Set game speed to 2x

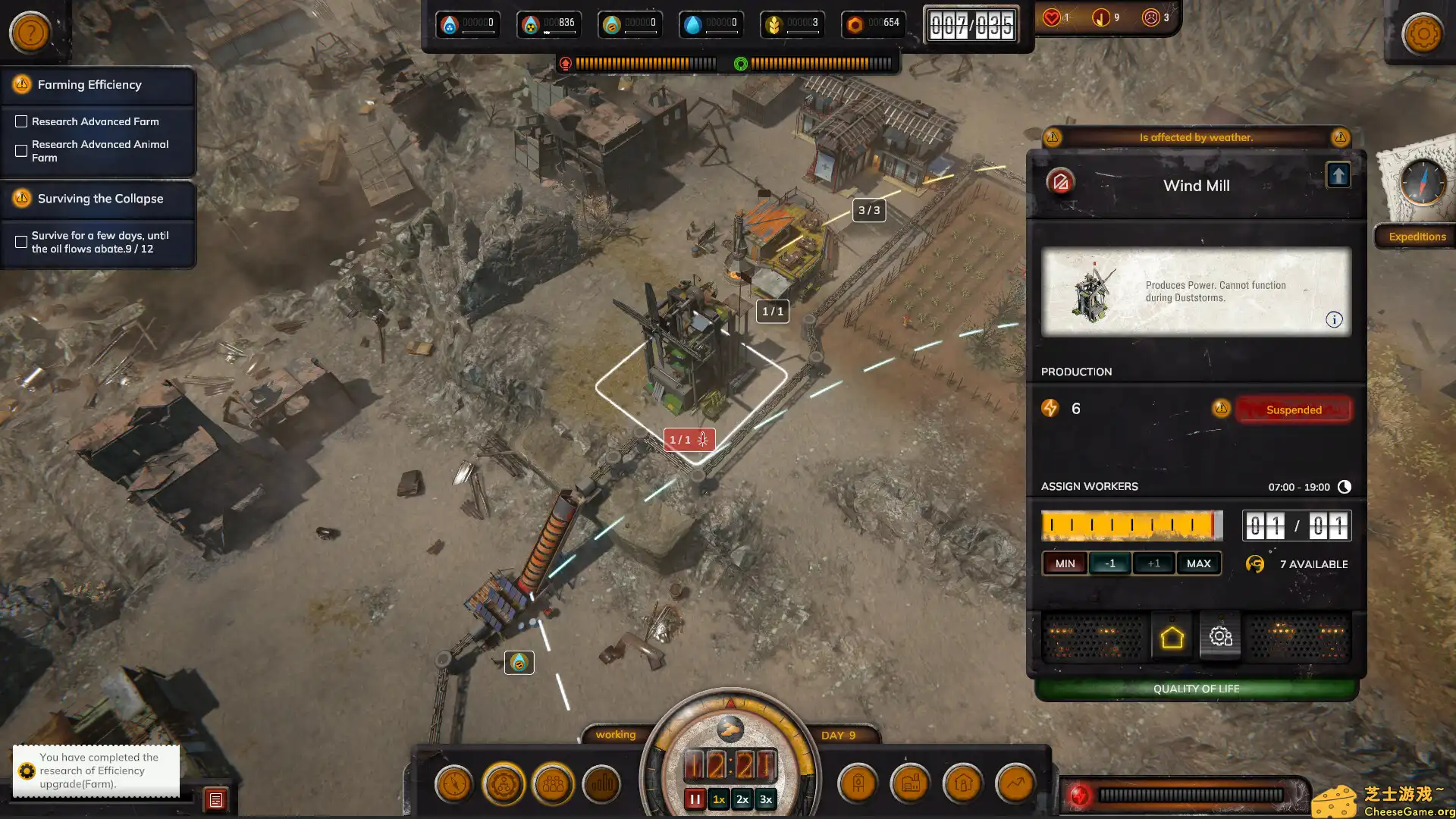(x=742, y=799)
